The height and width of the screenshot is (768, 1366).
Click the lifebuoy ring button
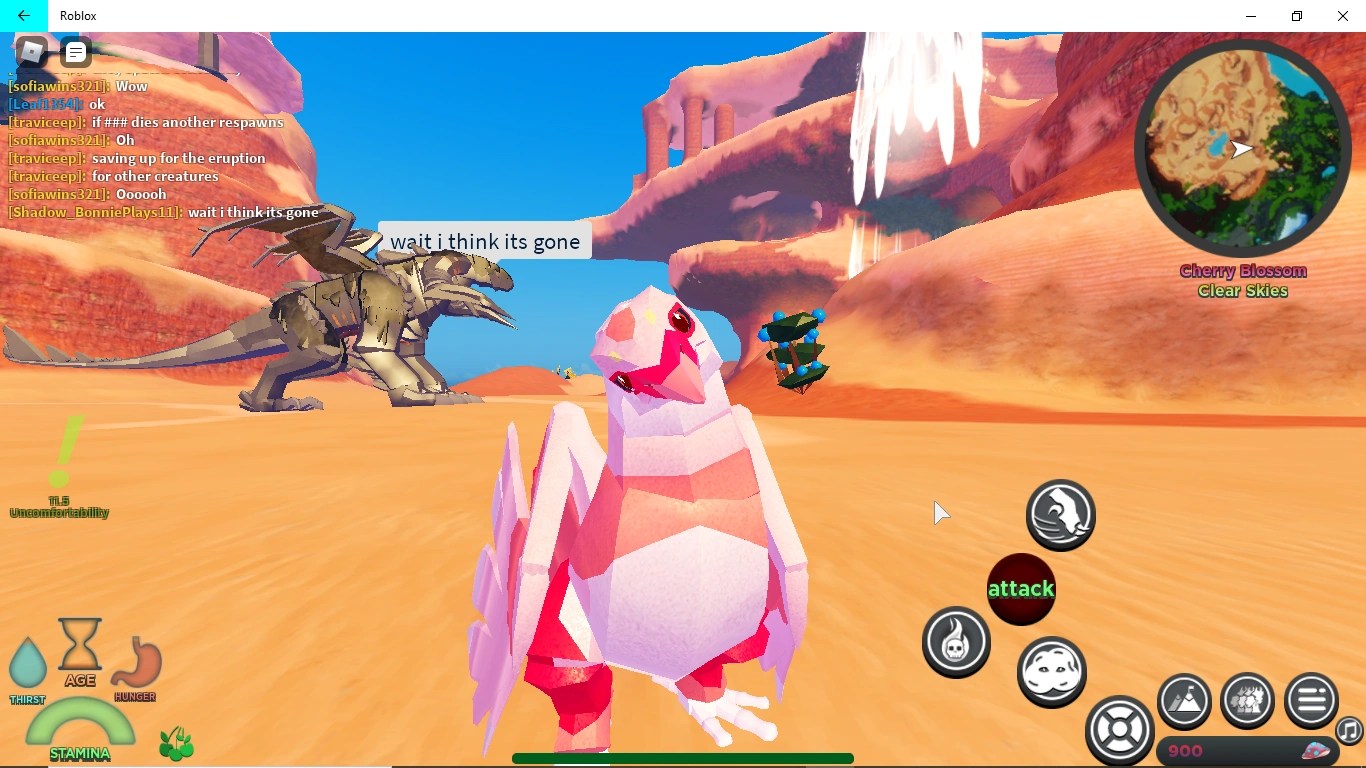tap(1120, 730)
